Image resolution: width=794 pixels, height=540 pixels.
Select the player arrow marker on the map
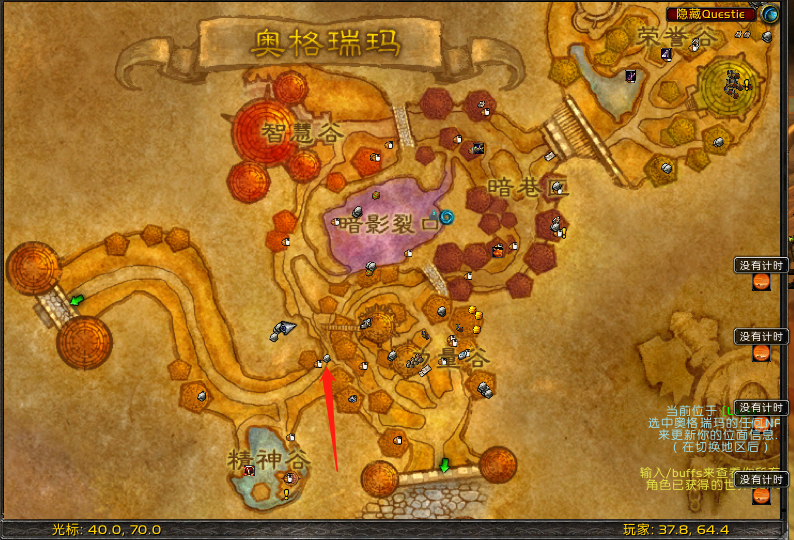283,327
